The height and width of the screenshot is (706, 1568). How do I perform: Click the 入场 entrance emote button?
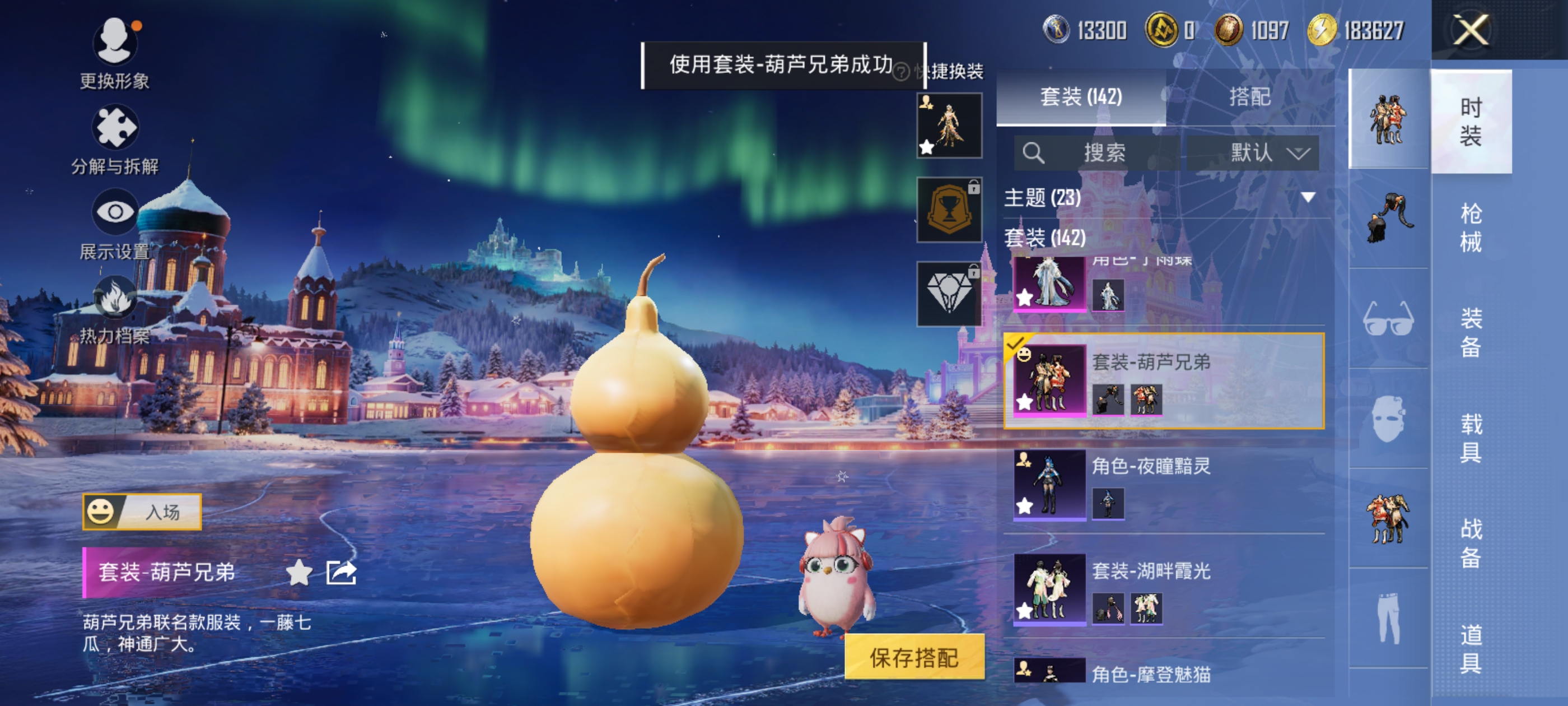142,512
